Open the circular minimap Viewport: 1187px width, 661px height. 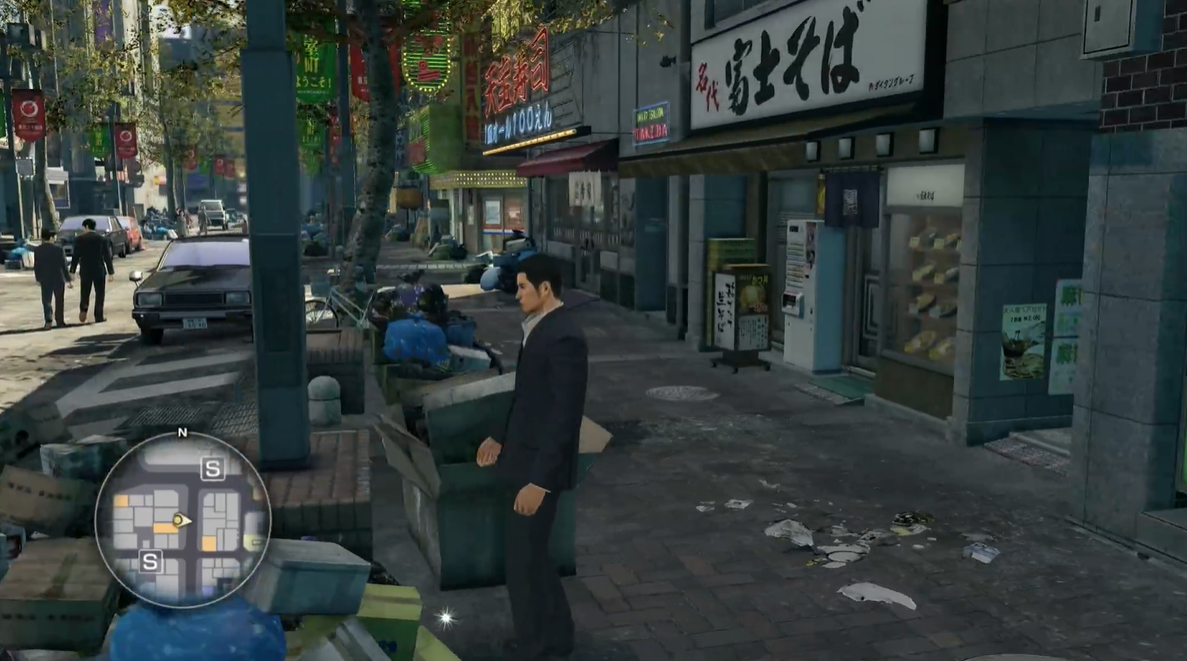[x=182, y=519]
